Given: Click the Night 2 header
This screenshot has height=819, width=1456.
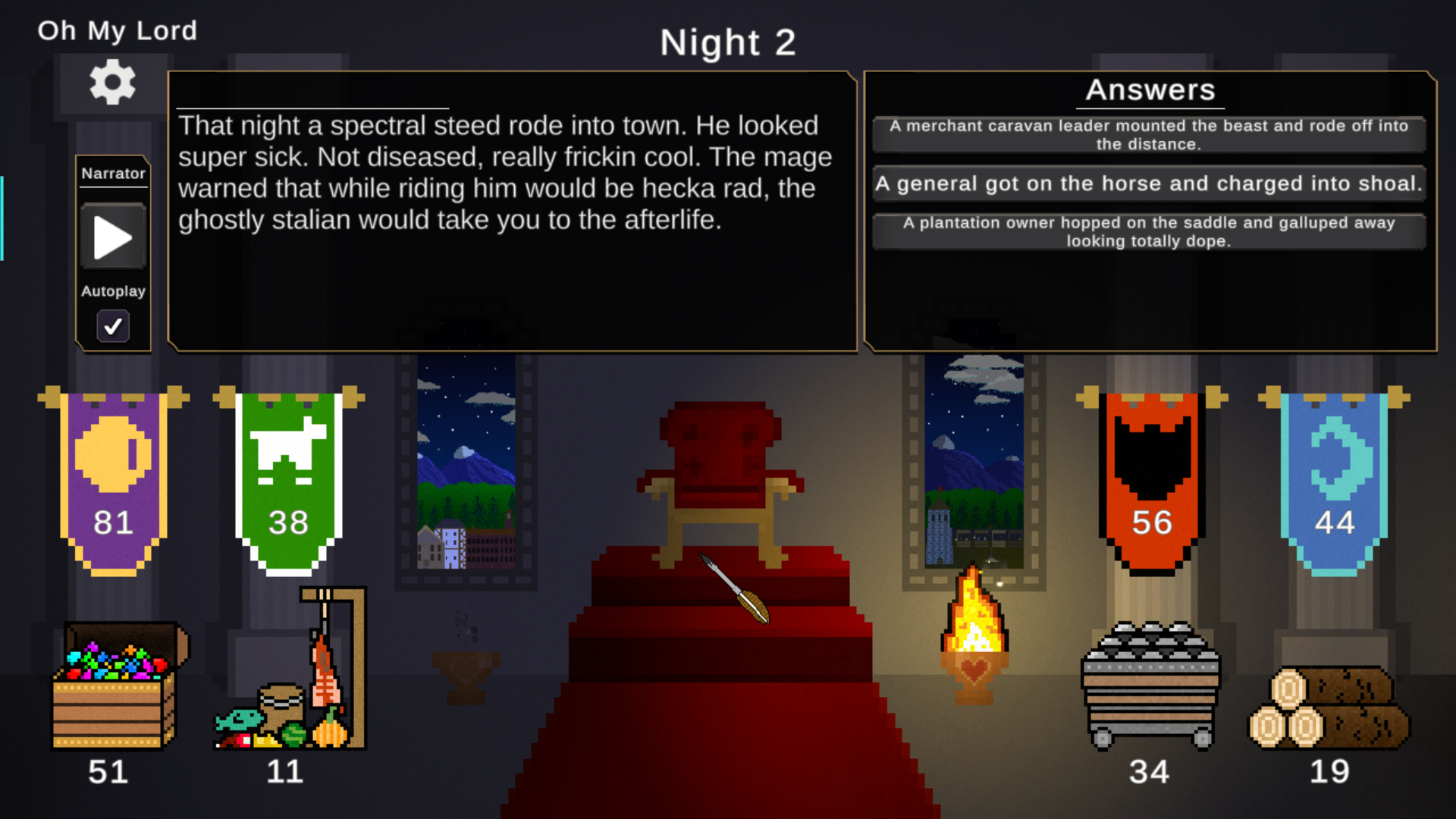Looking at the screenshot, I should point(727,42).
